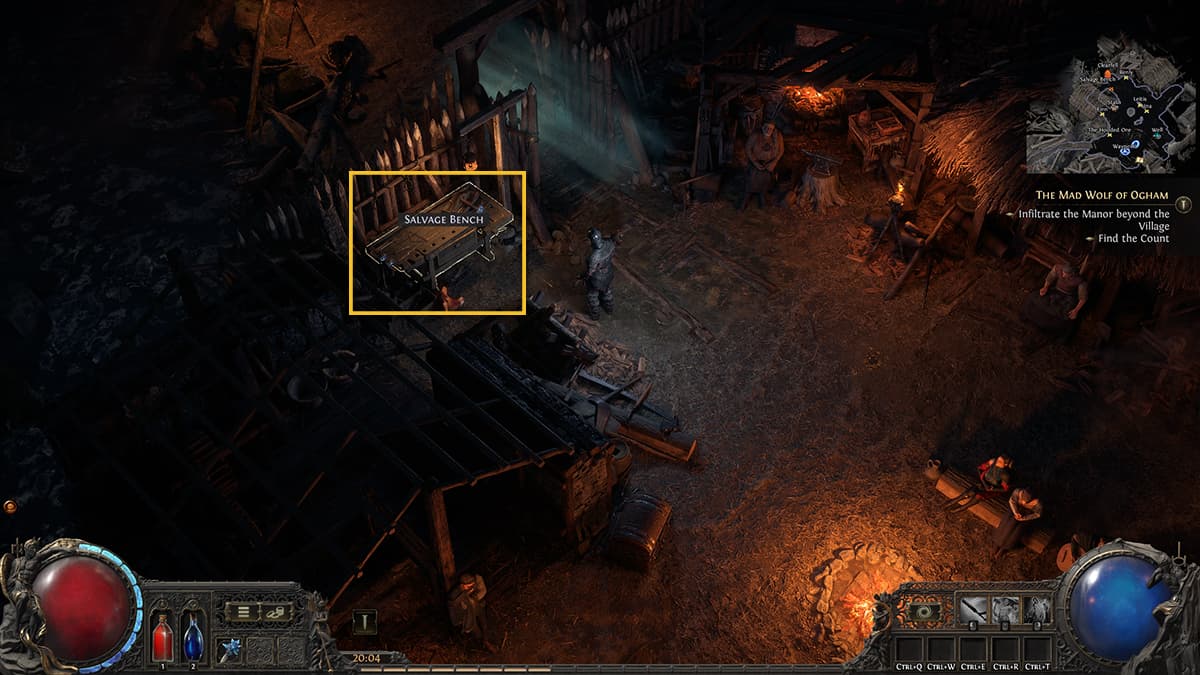Use the blue mana flask
The width and height of the screenshot is (1200, 675).
(193, 637)
